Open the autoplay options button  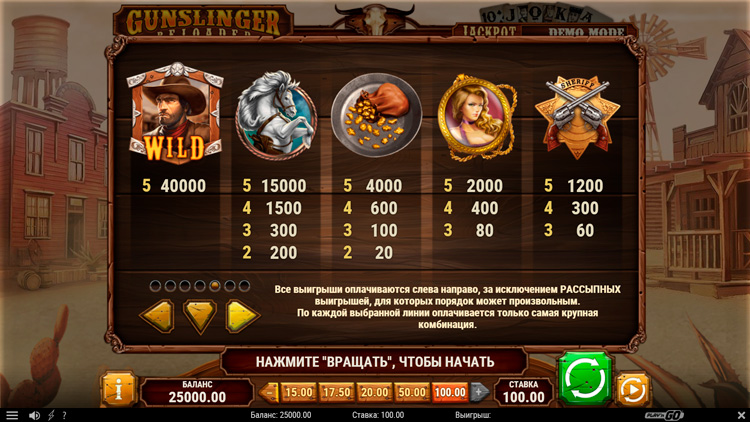[x=632, y=388]
